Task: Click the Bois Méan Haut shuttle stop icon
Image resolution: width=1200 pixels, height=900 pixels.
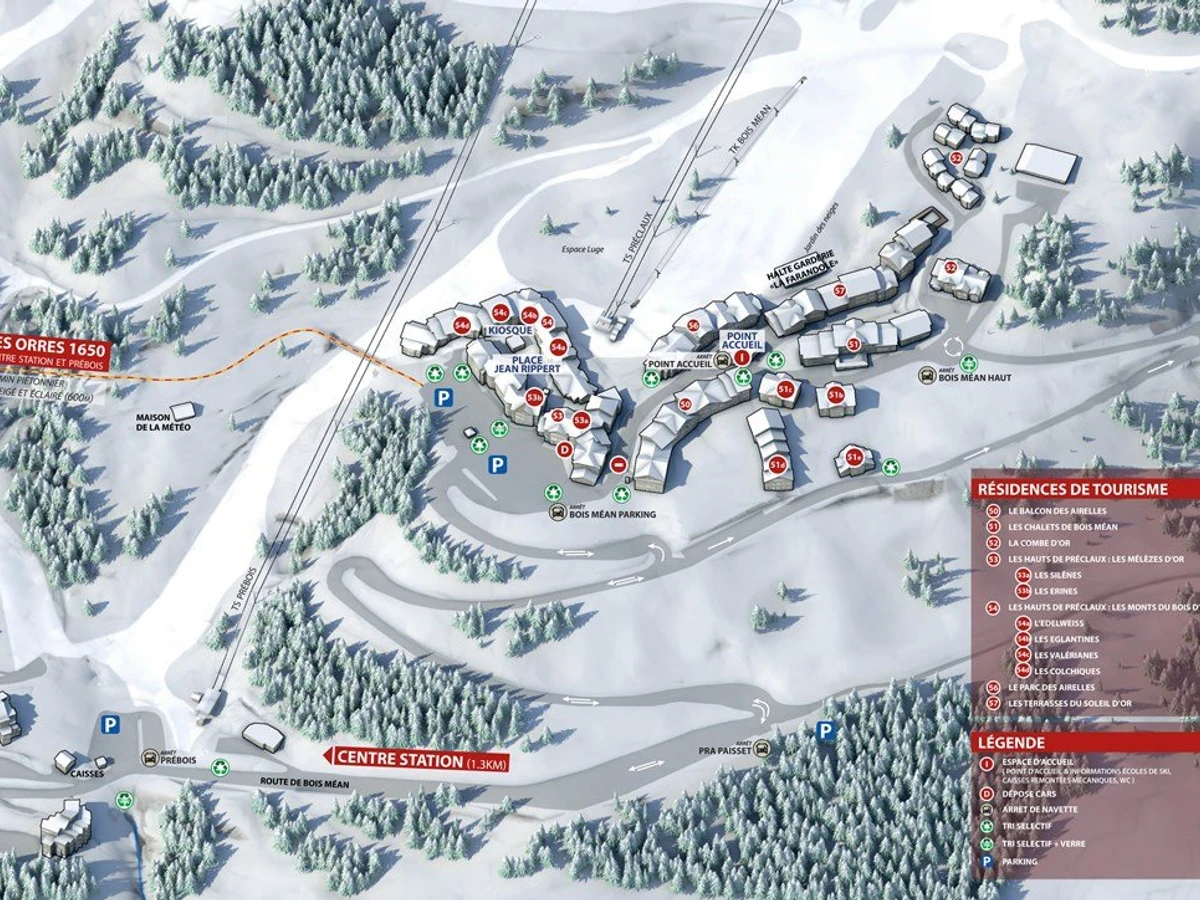Action: (928, 375)
